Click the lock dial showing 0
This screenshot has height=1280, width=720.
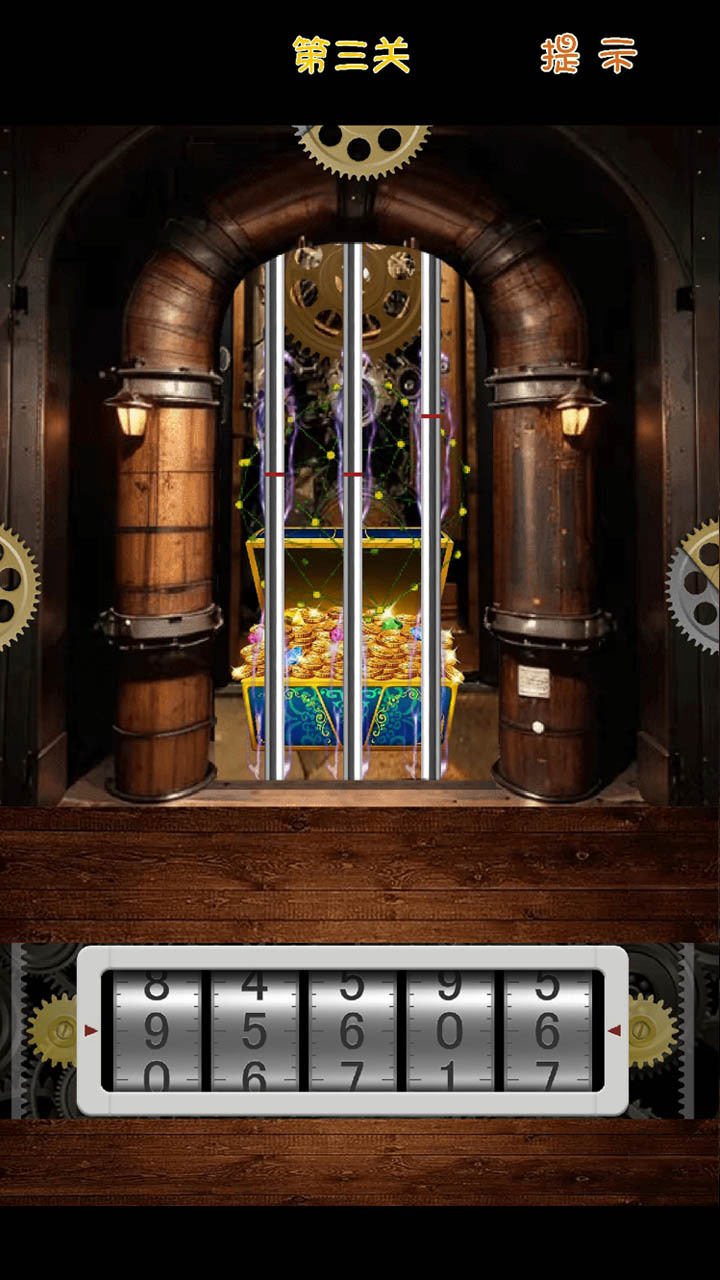(x=450, y=1030)
